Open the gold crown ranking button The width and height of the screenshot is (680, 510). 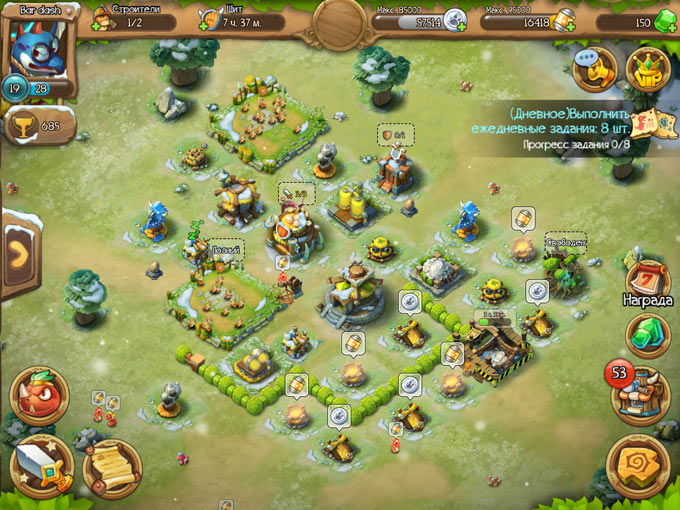647,68
